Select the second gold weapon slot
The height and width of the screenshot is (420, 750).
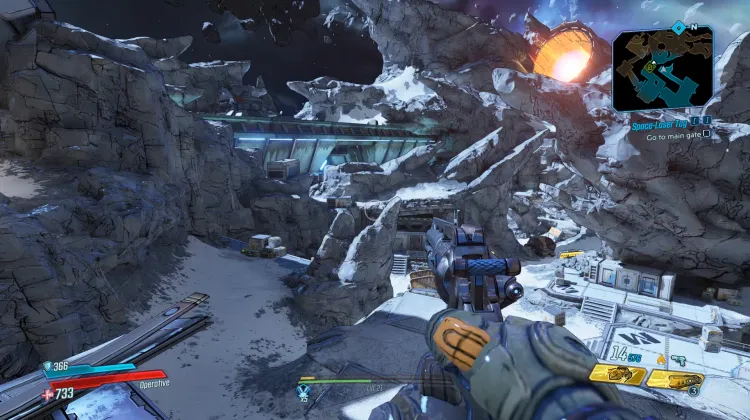coord(674,380)
